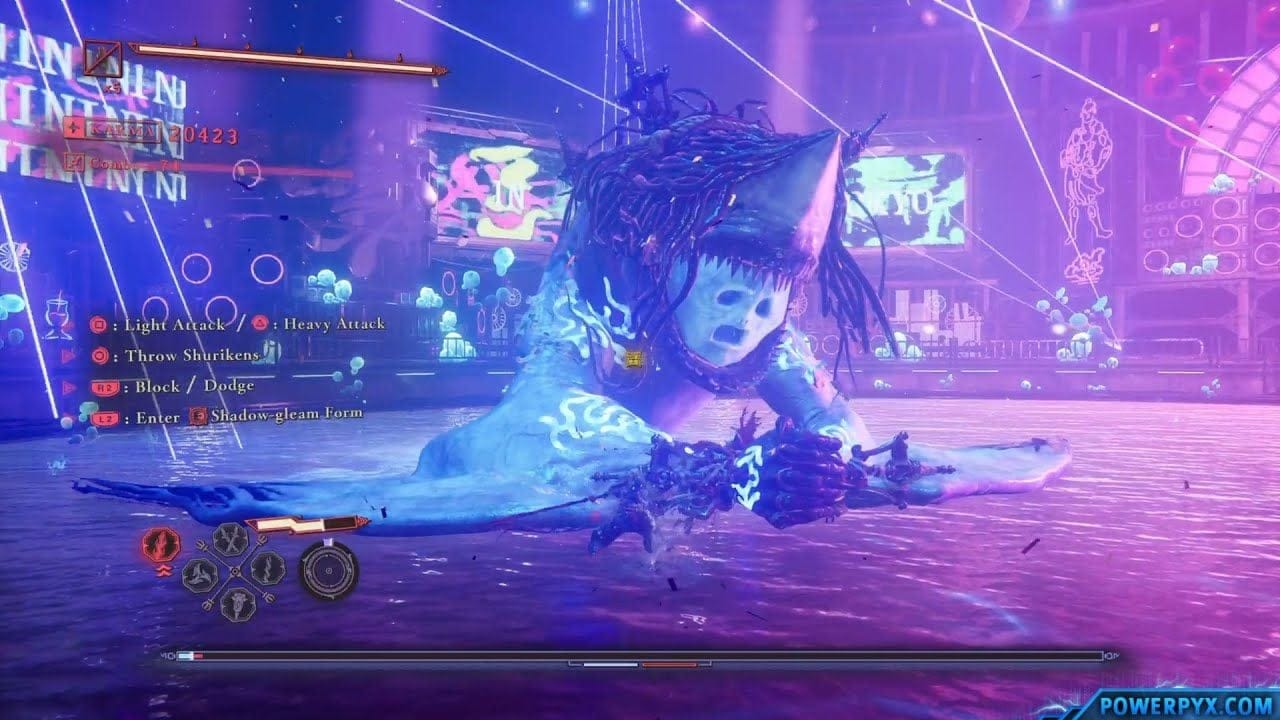Click the crossed-swords skill on the ability wheel
1280x720 pixels.
tap(231, 540)
